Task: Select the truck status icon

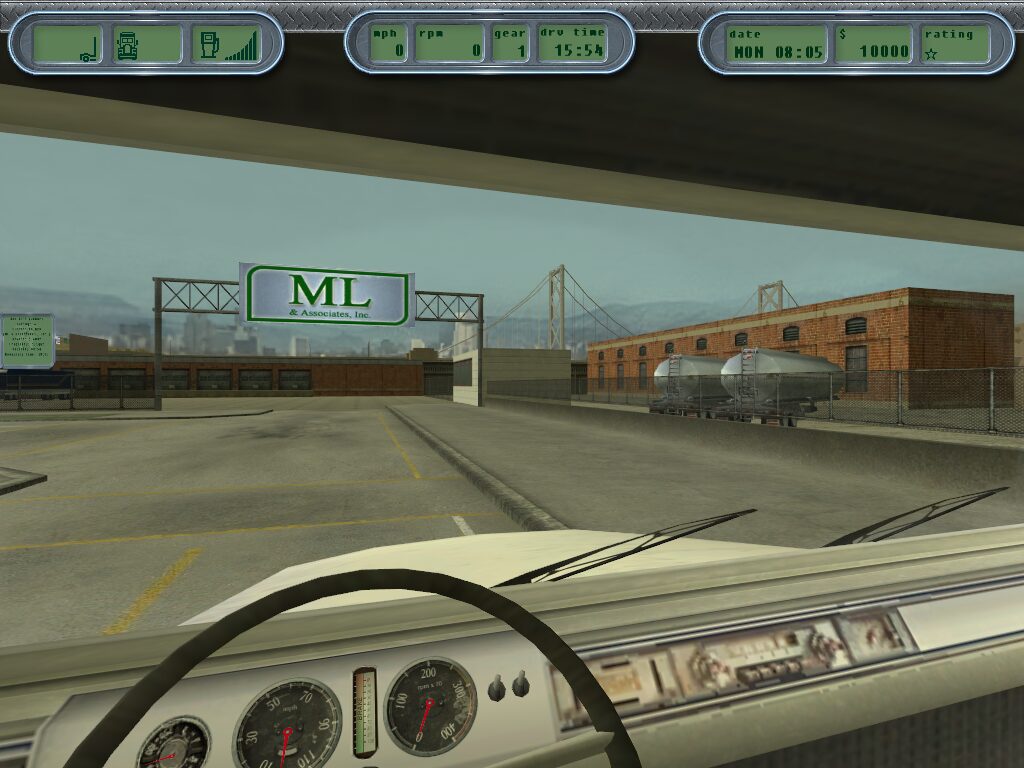Action: tap(127, 45)
